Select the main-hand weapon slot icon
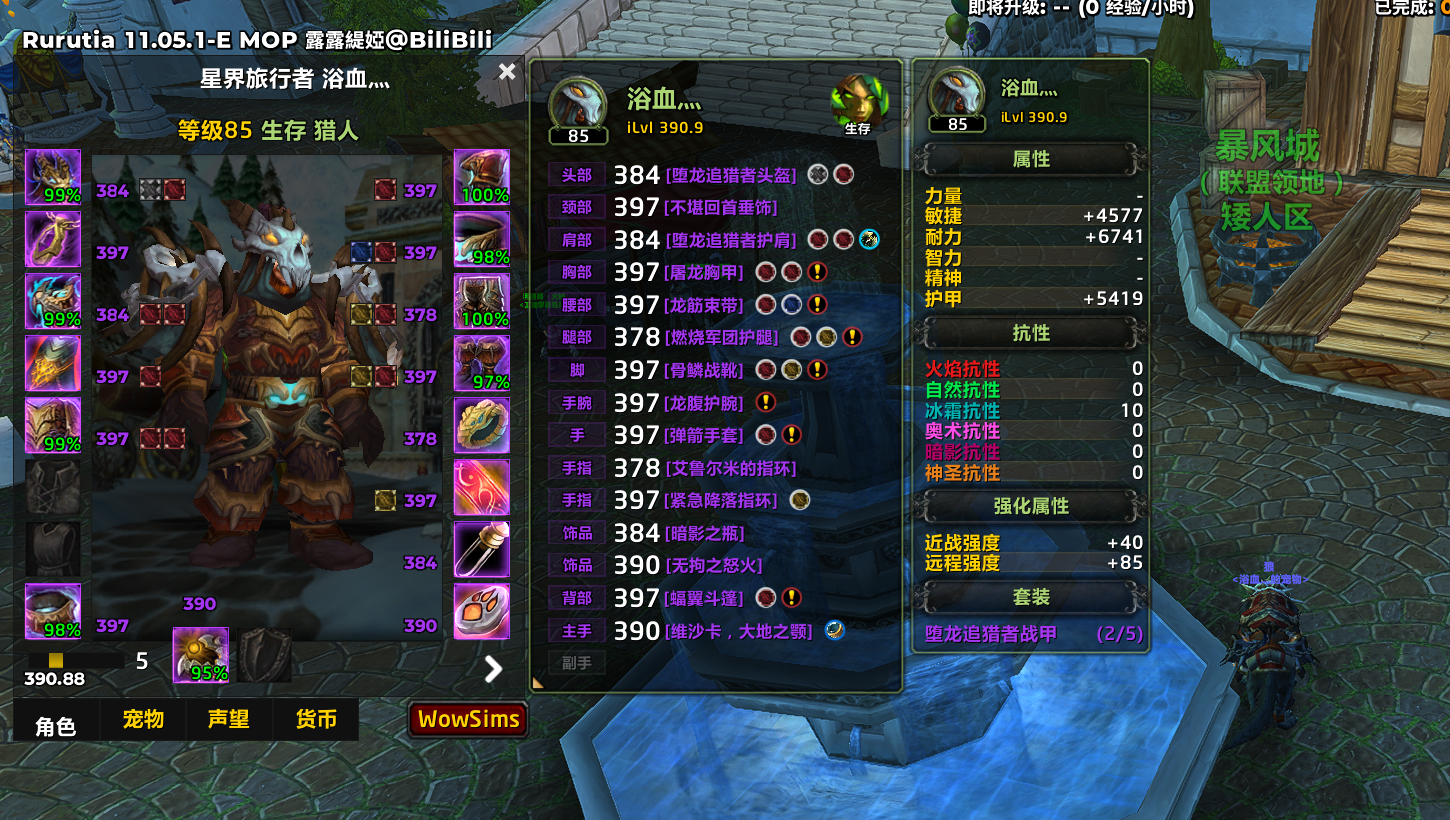This screenshot has height=820, width=1450. coord(200,655)
